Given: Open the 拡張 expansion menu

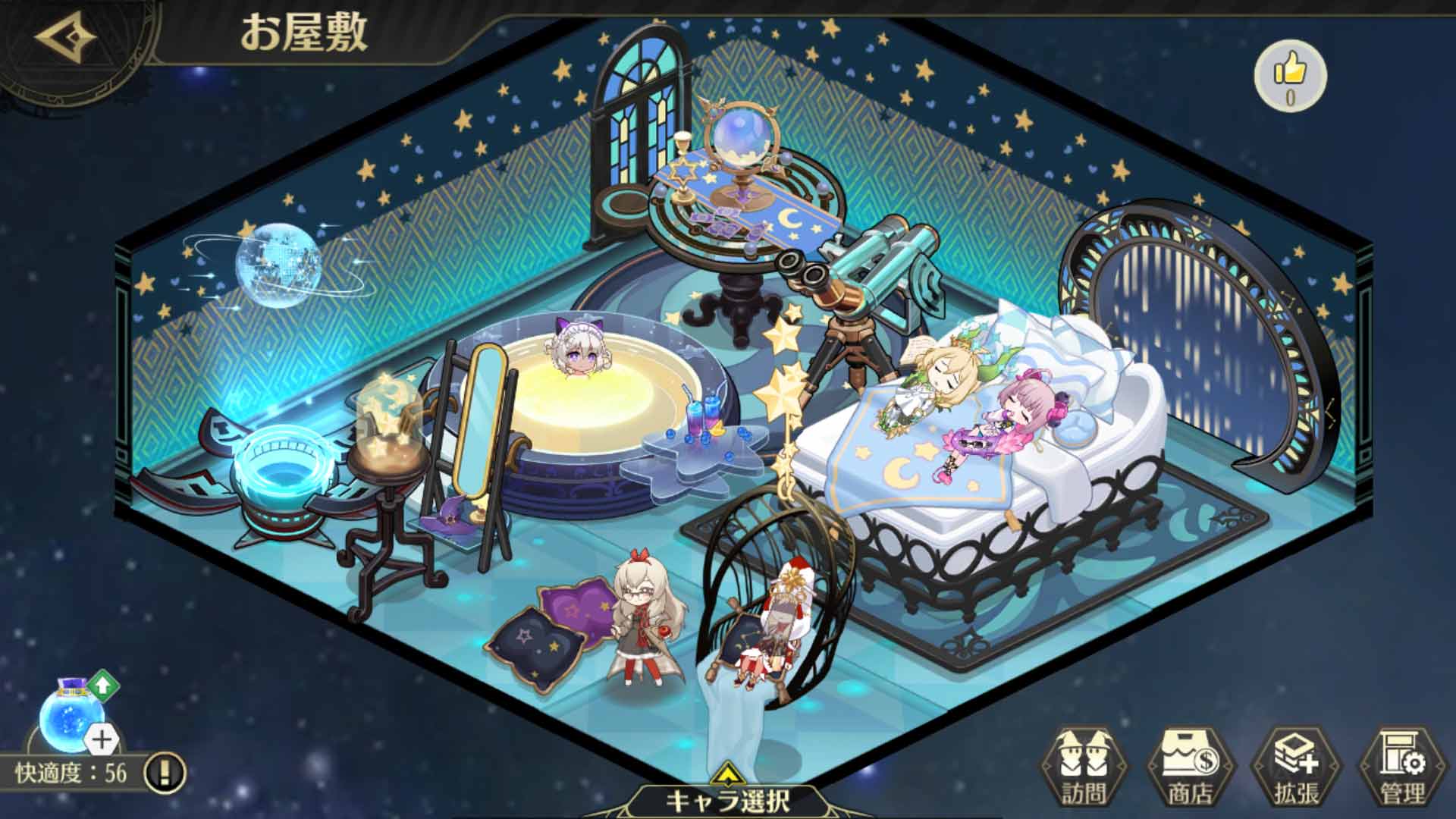Looking at the screenshot, I should click(1296, 767).
